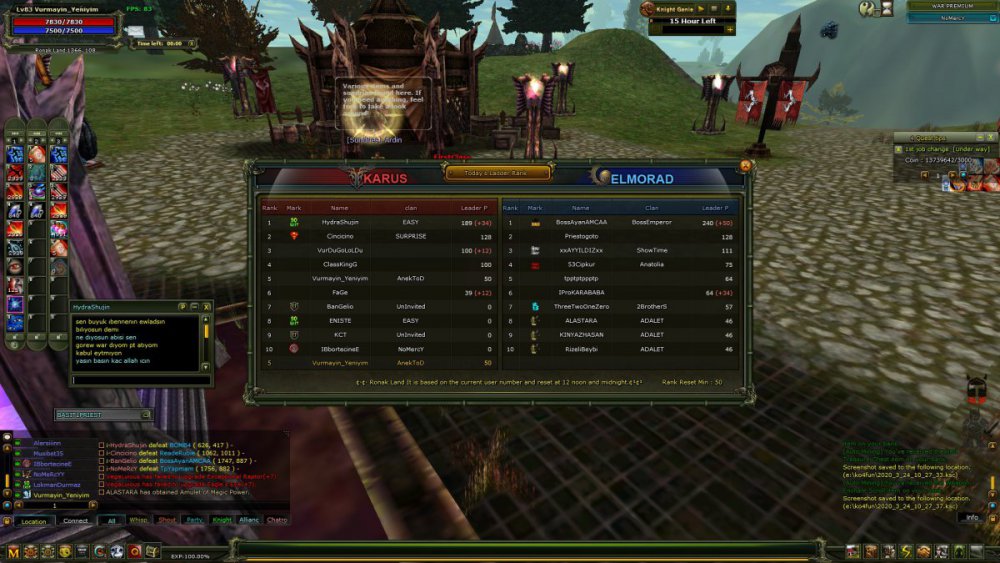The width and height of the screenshot is (1000, 563).
Task: Open the Connect tab
Action: coord(76,521)
